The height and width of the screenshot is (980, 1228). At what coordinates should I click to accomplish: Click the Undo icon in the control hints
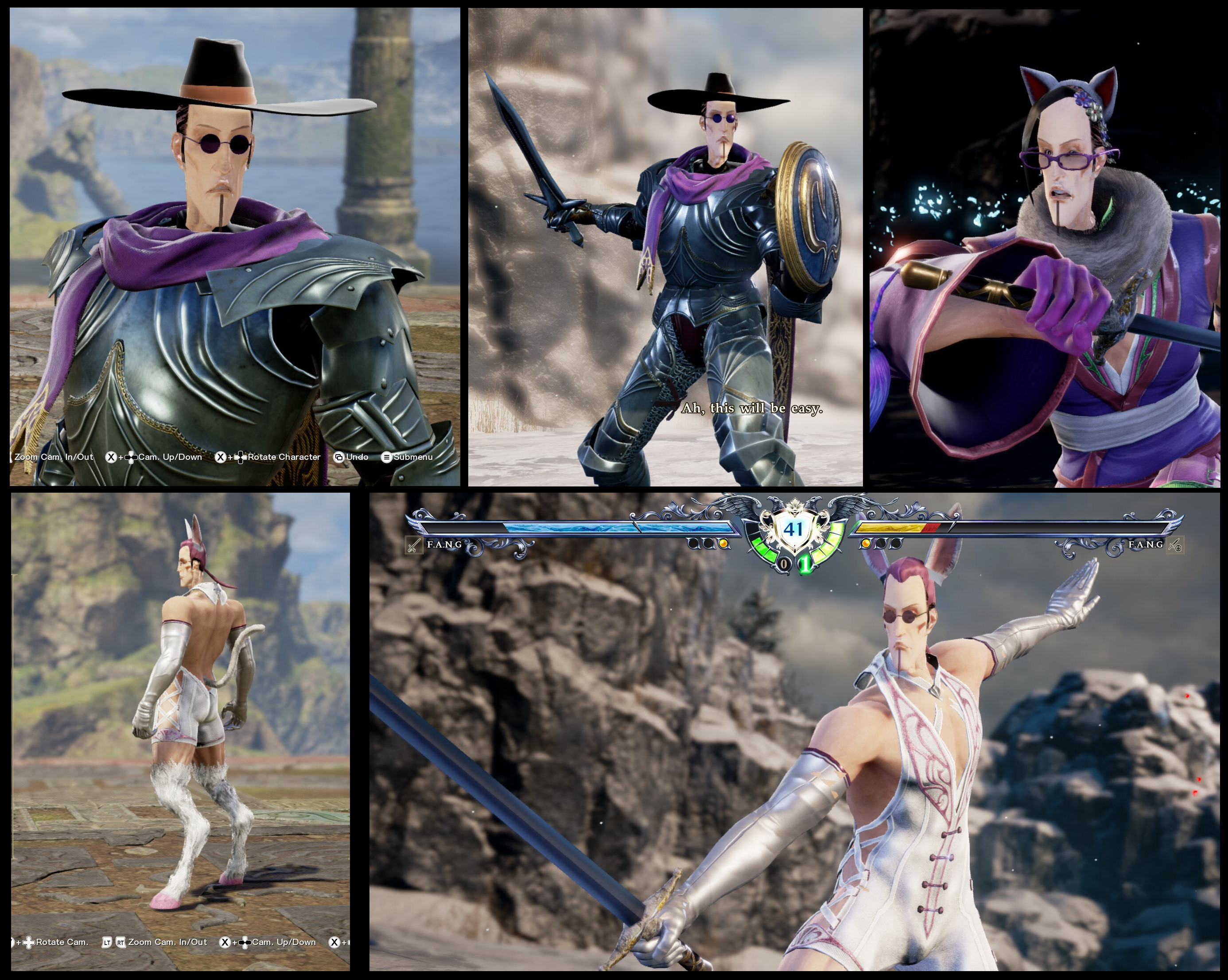coord(339,458)
